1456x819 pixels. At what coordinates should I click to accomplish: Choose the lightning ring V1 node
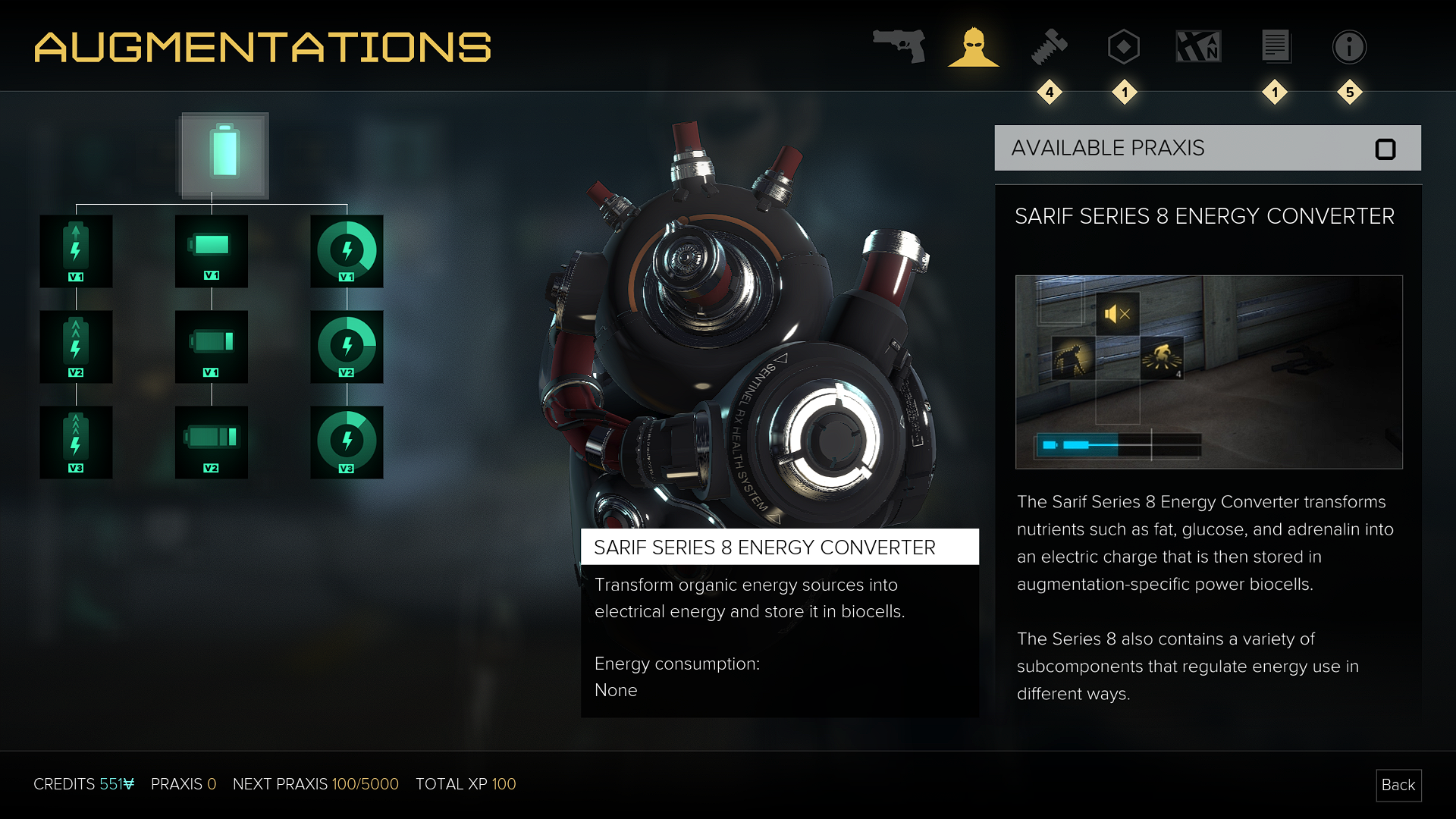pos(347,251)
